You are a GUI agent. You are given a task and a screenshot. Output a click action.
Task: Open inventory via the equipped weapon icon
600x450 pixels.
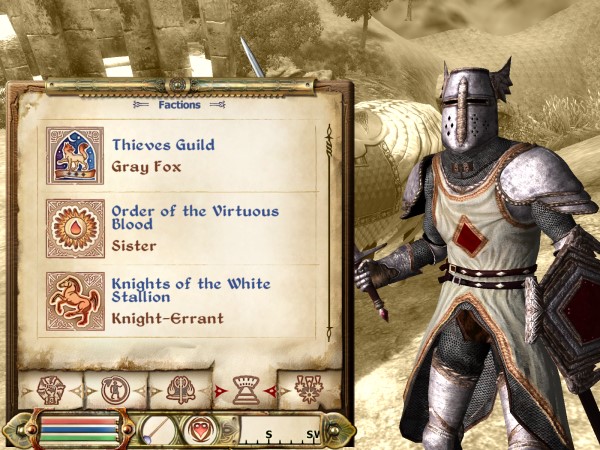[157, 430]
